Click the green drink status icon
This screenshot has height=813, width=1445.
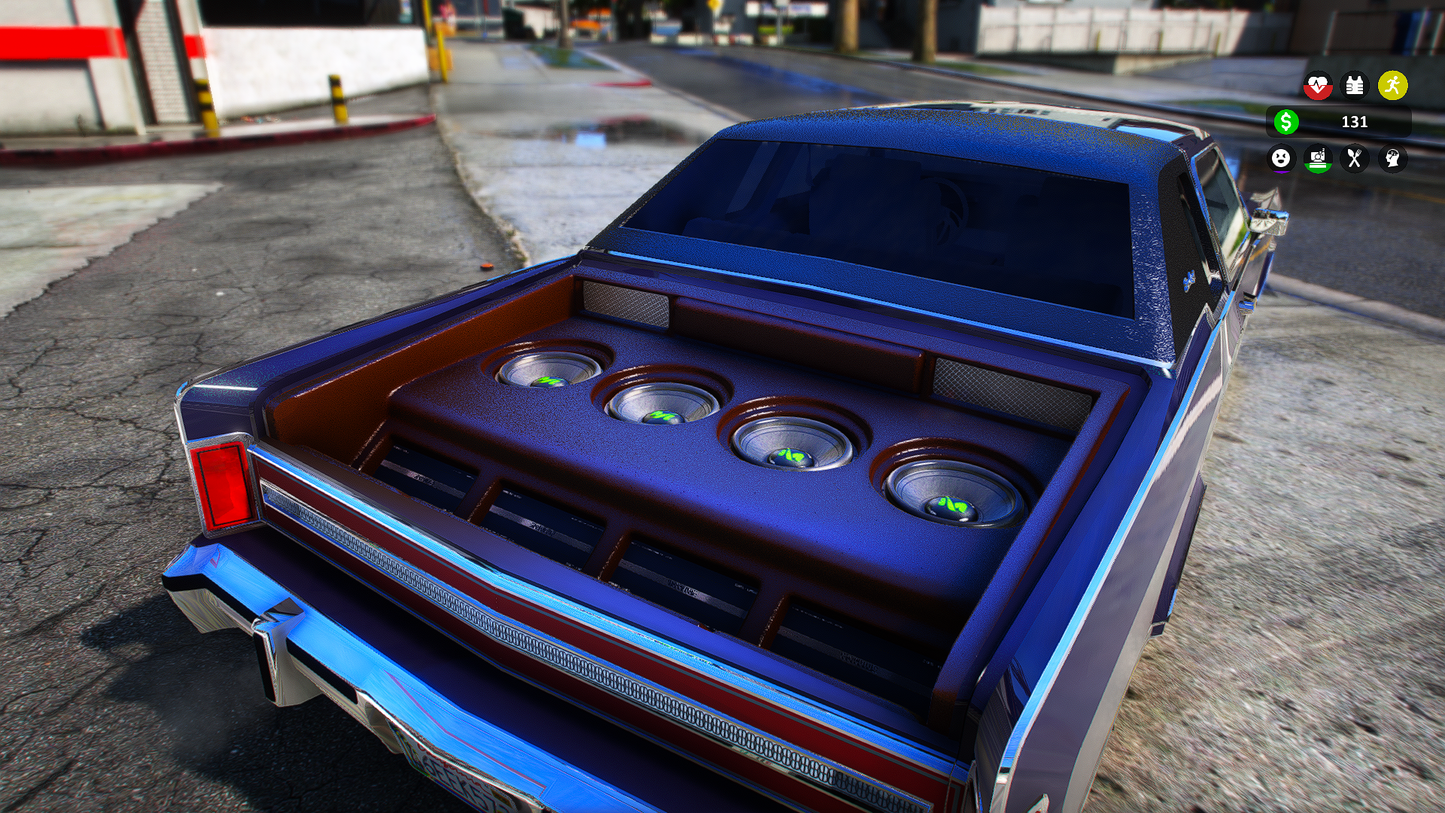coord(1319,159)
